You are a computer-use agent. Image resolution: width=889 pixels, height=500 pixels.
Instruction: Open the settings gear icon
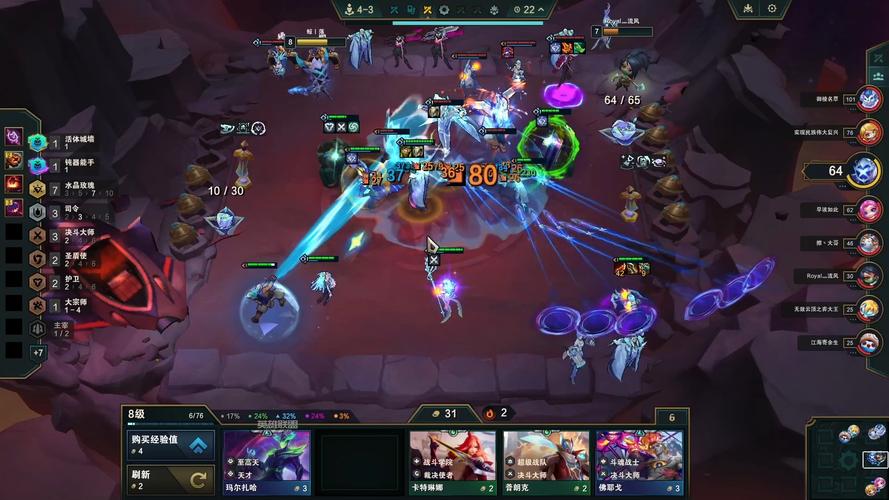pos(772,9)
